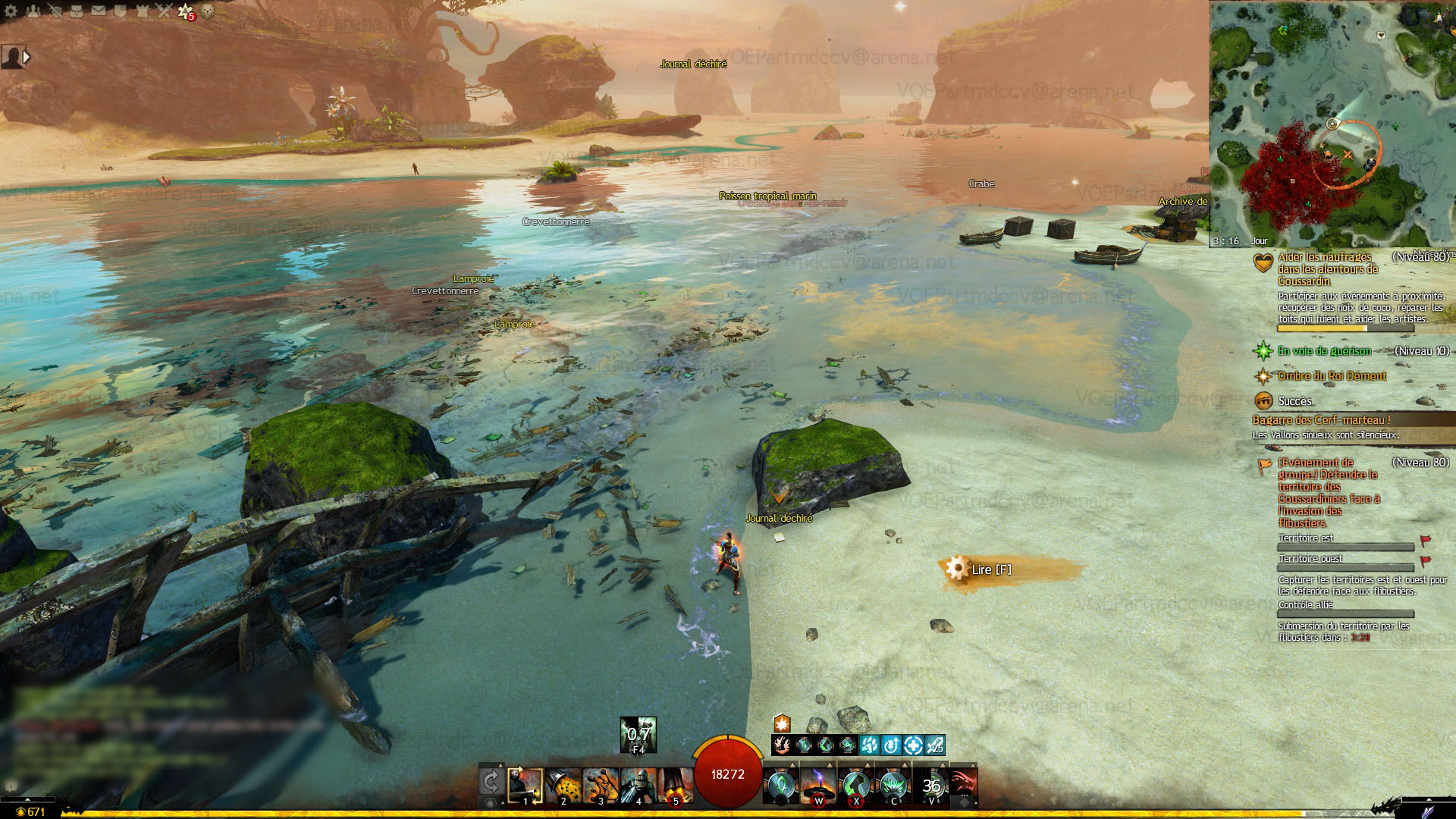Select the Ombre du Roi Dément tracker entry
Screen dimensions: 1456x819
pos(1332,376)
